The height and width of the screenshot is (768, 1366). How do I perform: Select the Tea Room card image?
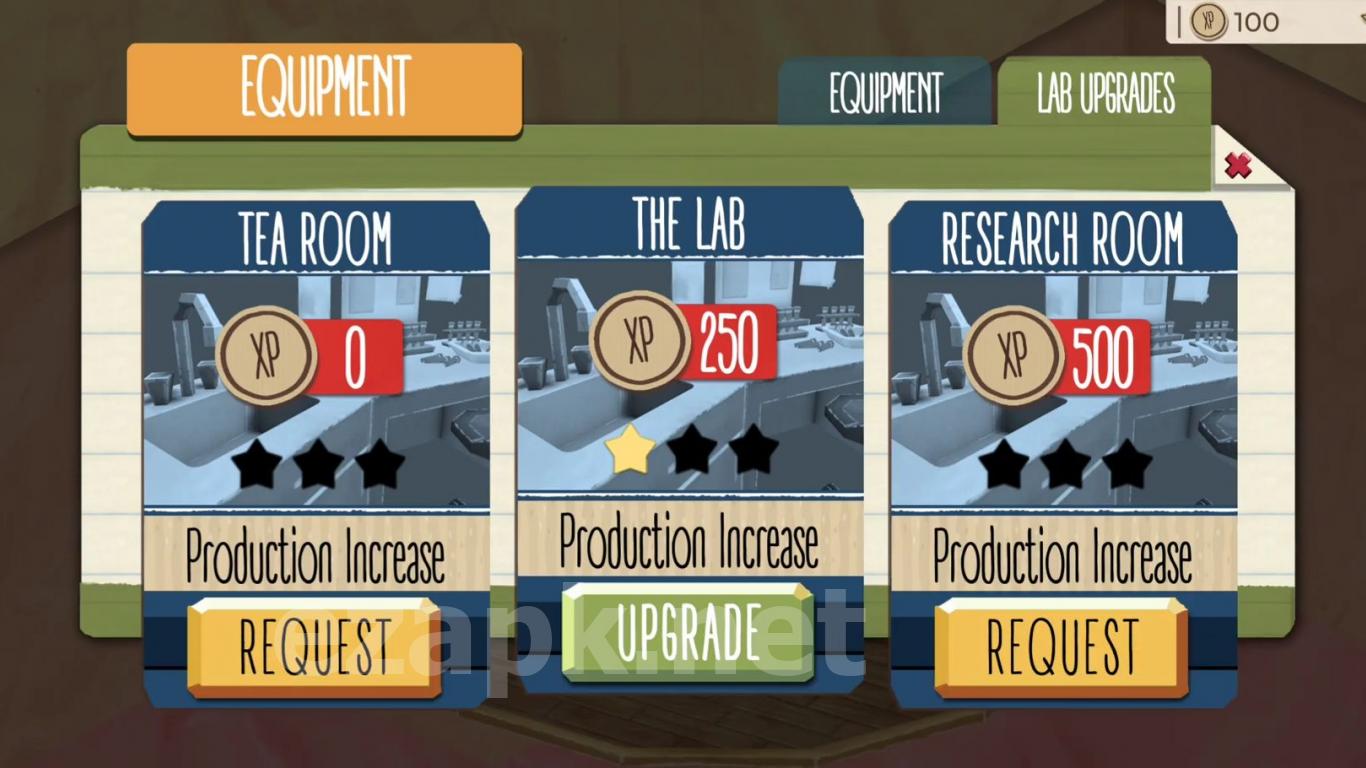click(316, 390)
